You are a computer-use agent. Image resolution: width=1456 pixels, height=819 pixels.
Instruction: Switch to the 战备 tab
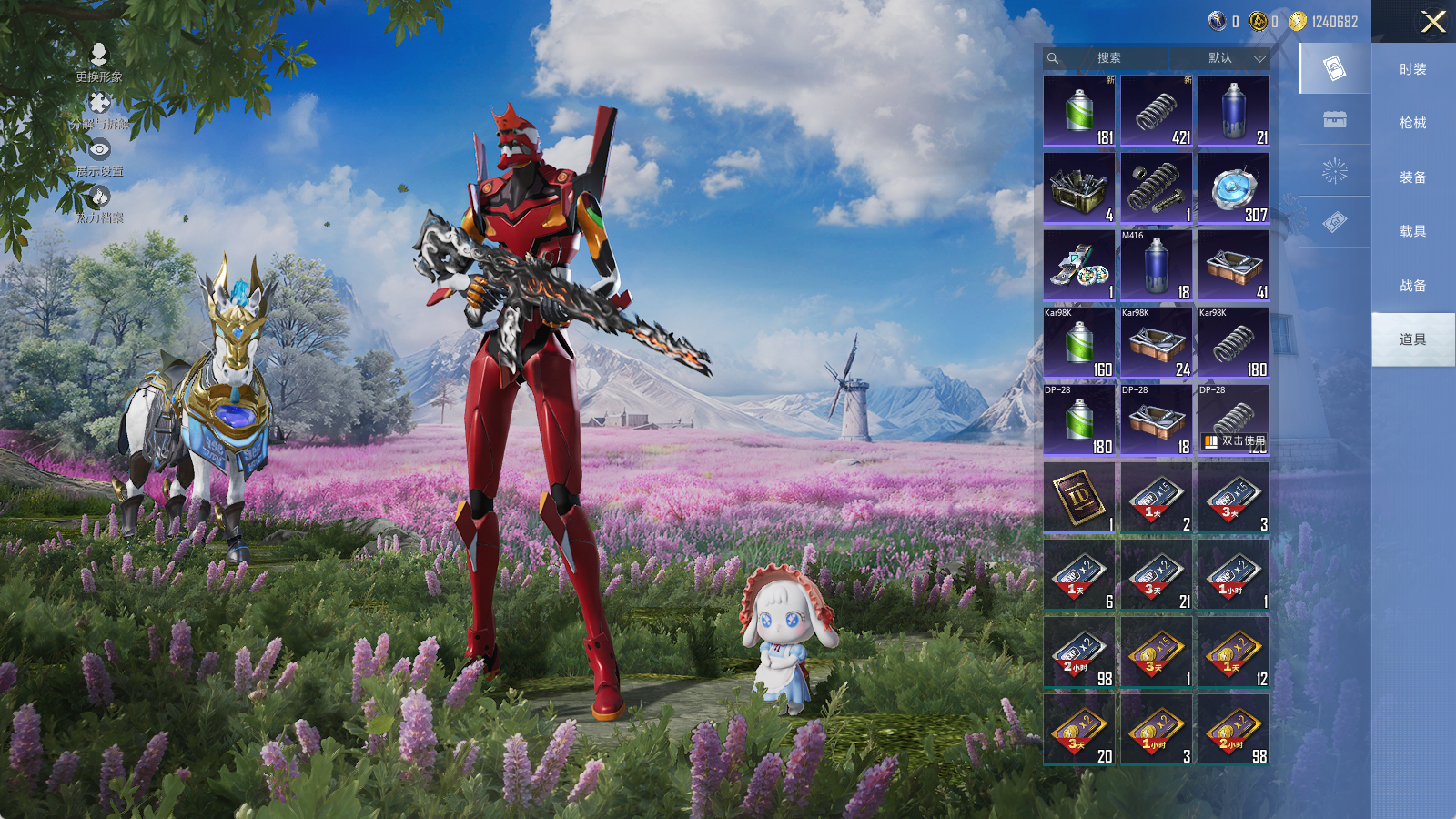pos(1412,286)
